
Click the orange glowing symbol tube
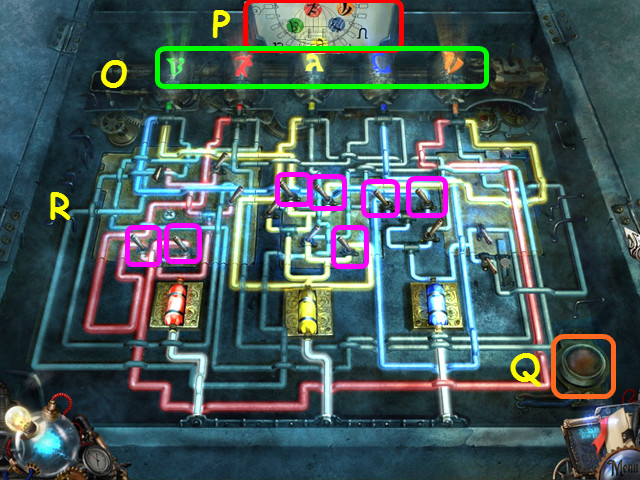click(x=452, y=67)
